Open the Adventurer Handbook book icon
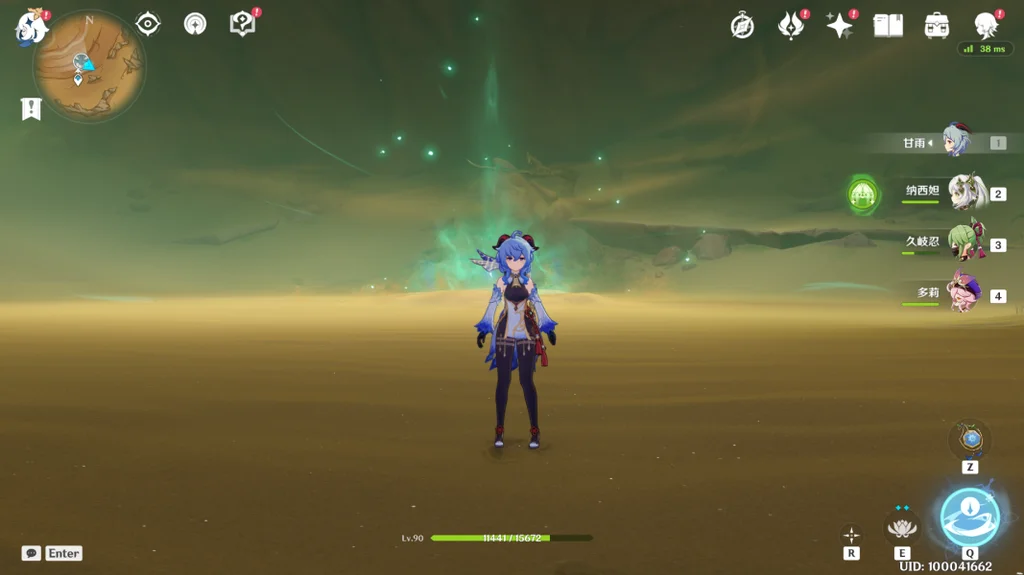 [888, 26]
